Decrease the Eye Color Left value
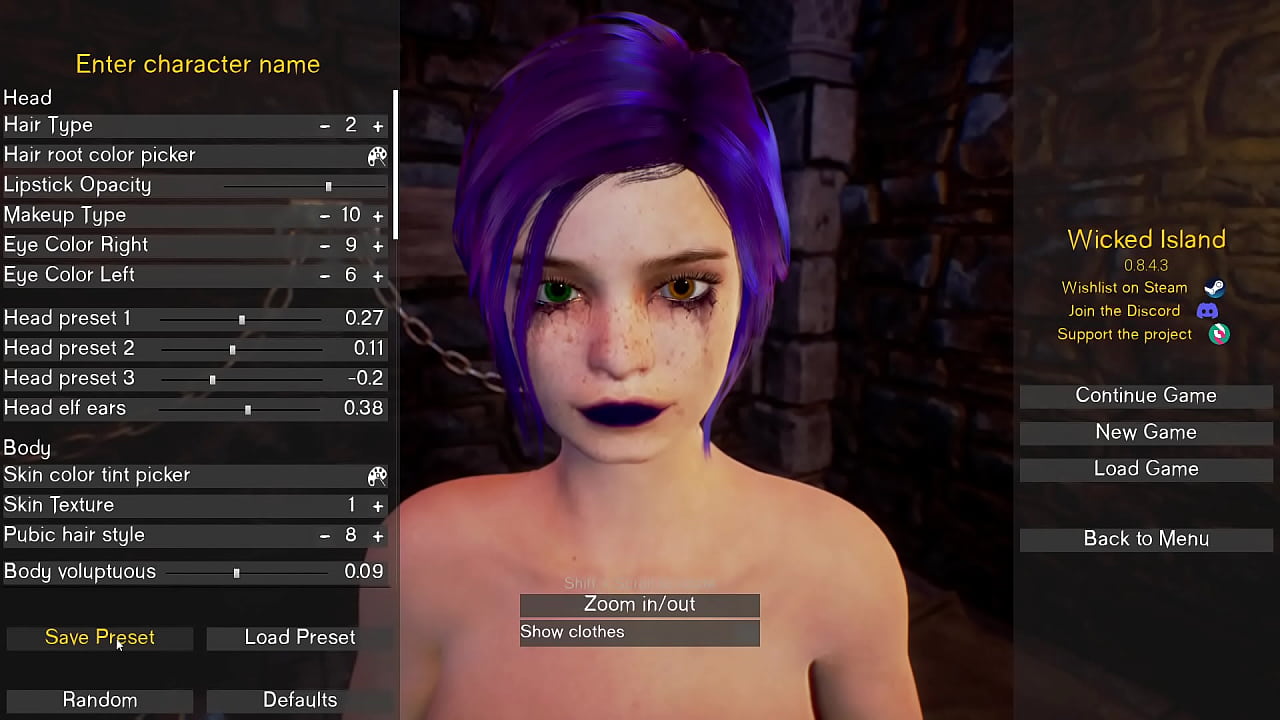 tap(325, 276)
